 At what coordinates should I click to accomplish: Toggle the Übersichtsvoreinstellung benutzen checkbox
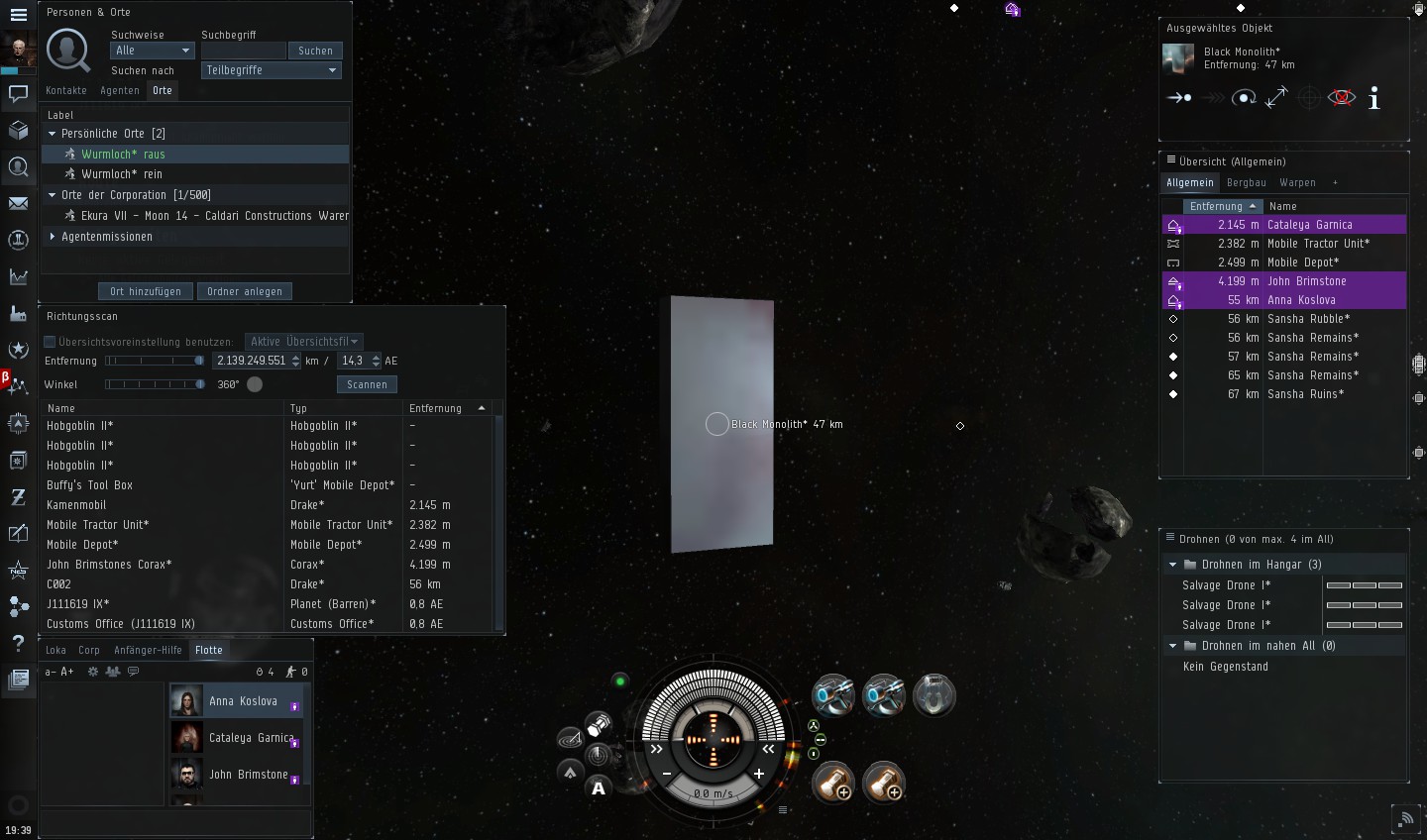click(x=50, y=342)
